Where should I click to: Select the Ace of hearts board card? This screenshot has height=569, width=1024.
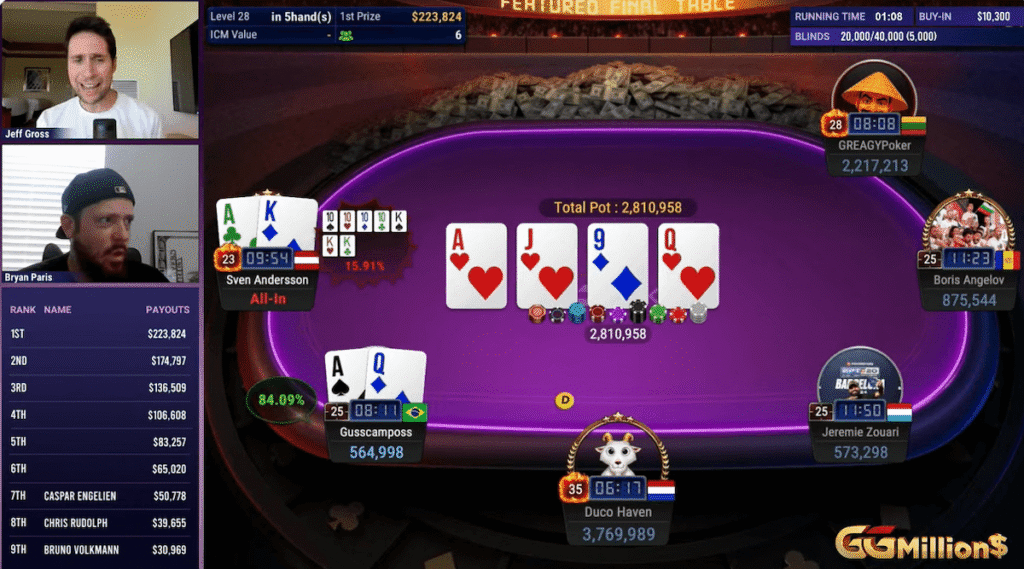[476, 264]
